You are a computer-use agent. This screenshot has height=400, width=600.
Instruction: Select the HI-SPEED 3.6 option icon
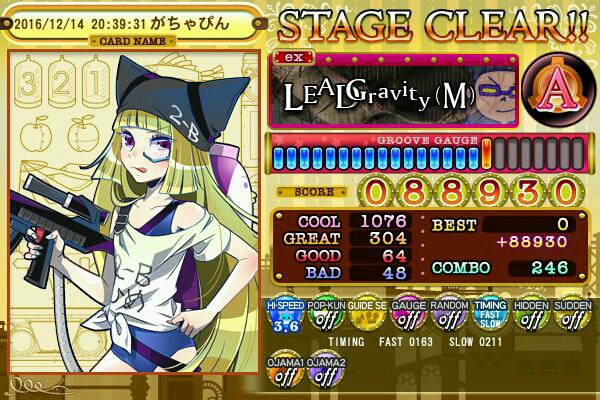284,317
